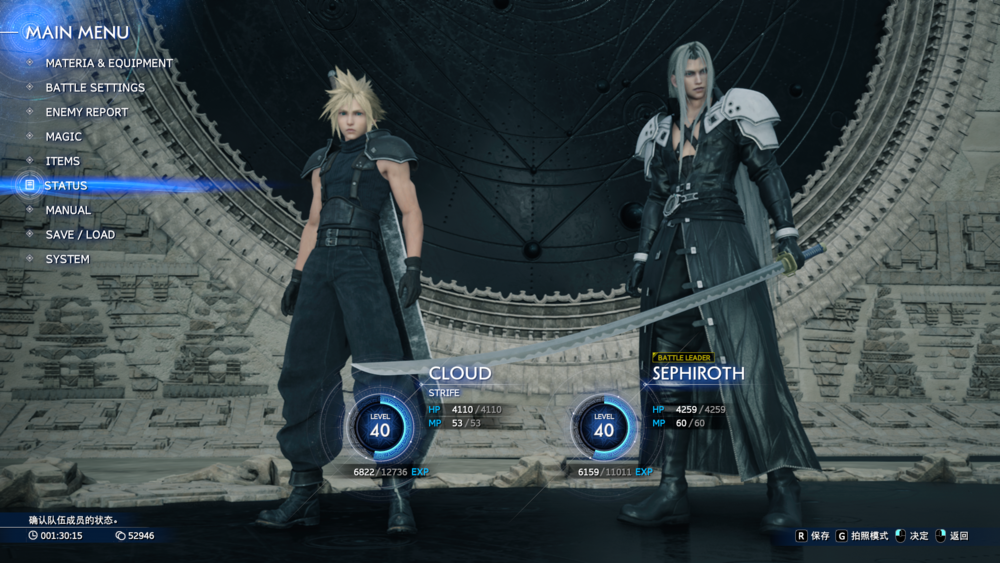
Task: Open the Items menu
Action: [x=62, y=161]
